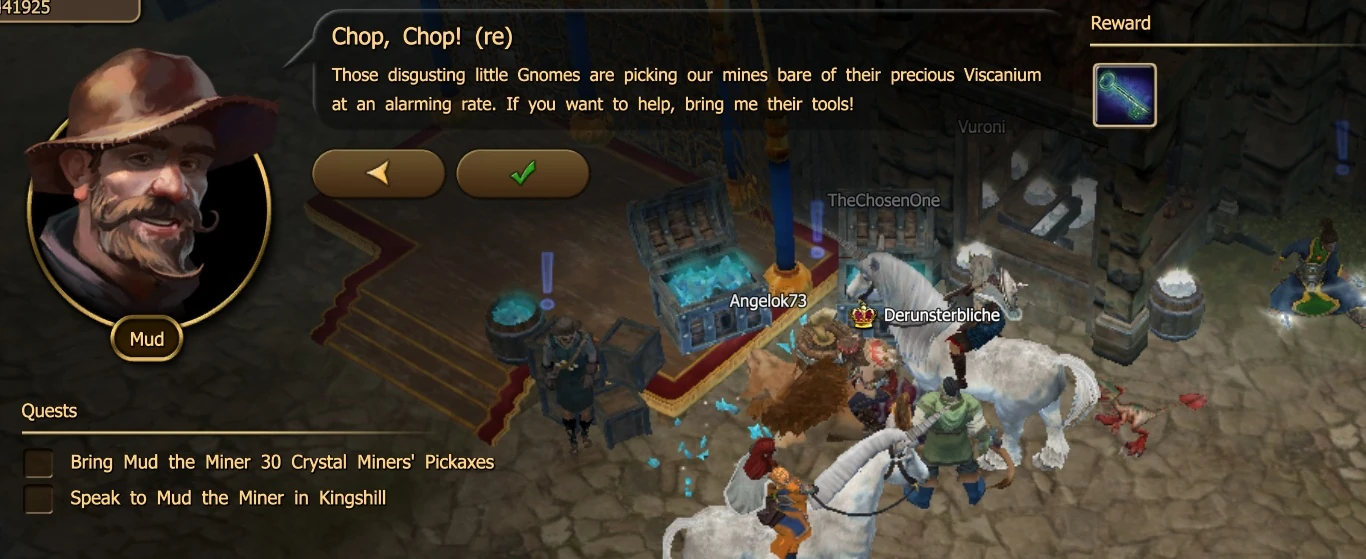
Task: Go back with the yellow arrow button
Action: [x=378, y=174]
